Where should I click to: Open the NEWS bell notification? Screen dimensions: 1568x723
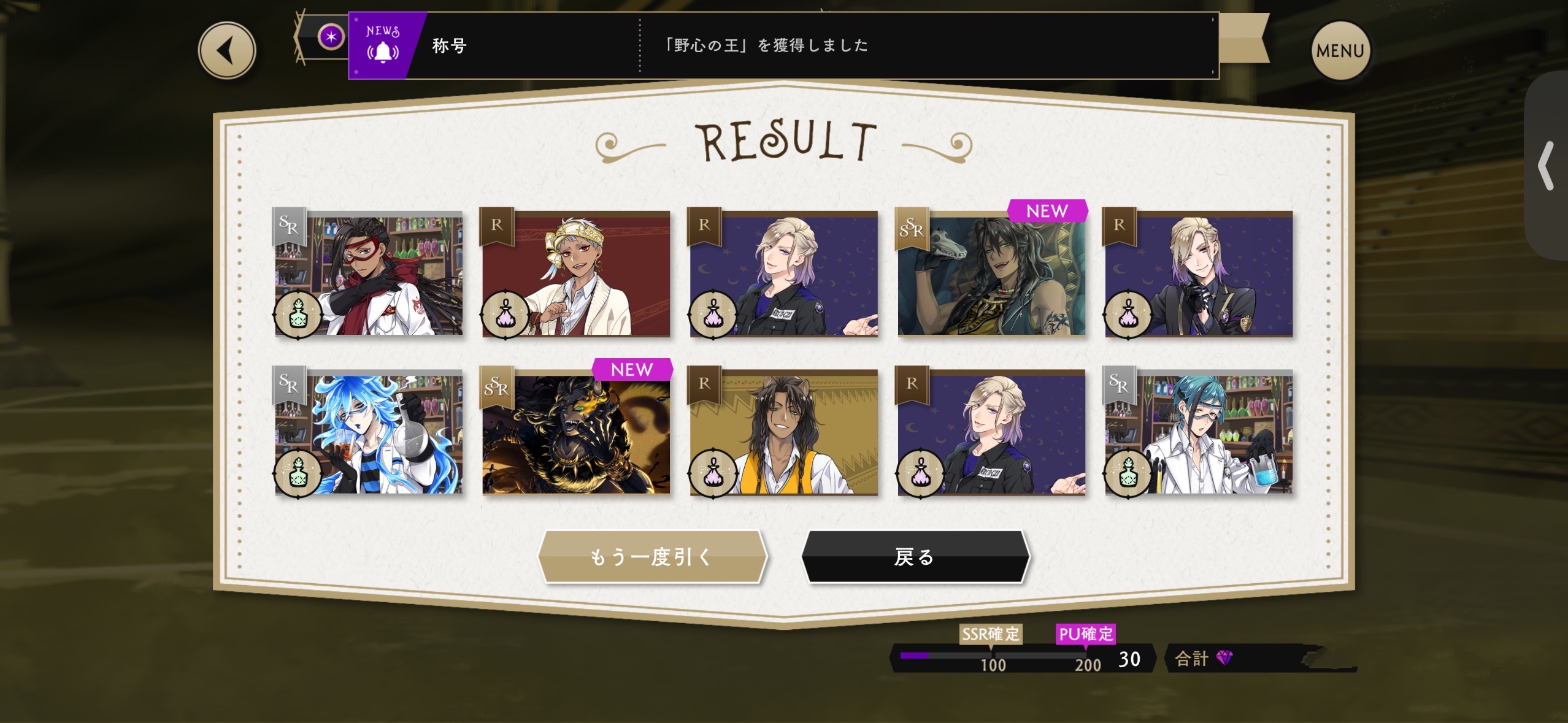[x=383, y=45]
